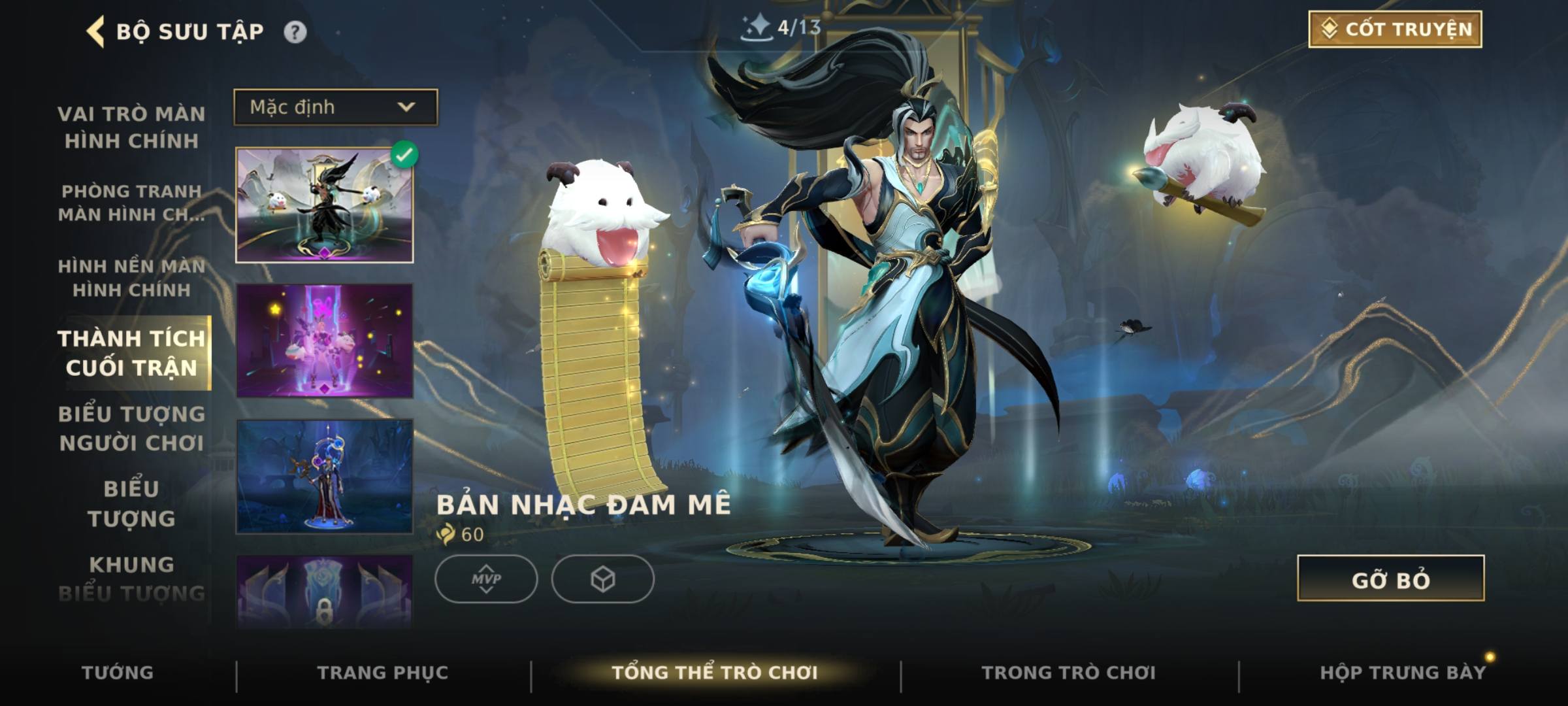Expand the Mặc định dropdown

click(336, 107)
